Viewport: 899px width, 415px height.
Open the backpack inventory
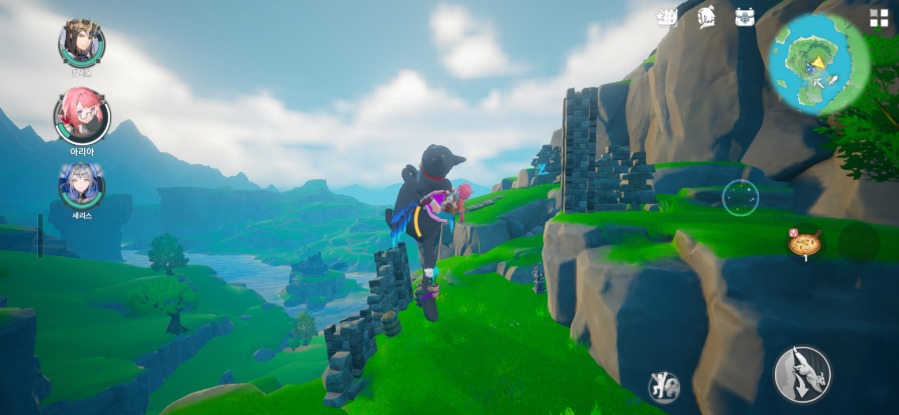[744, 17]
